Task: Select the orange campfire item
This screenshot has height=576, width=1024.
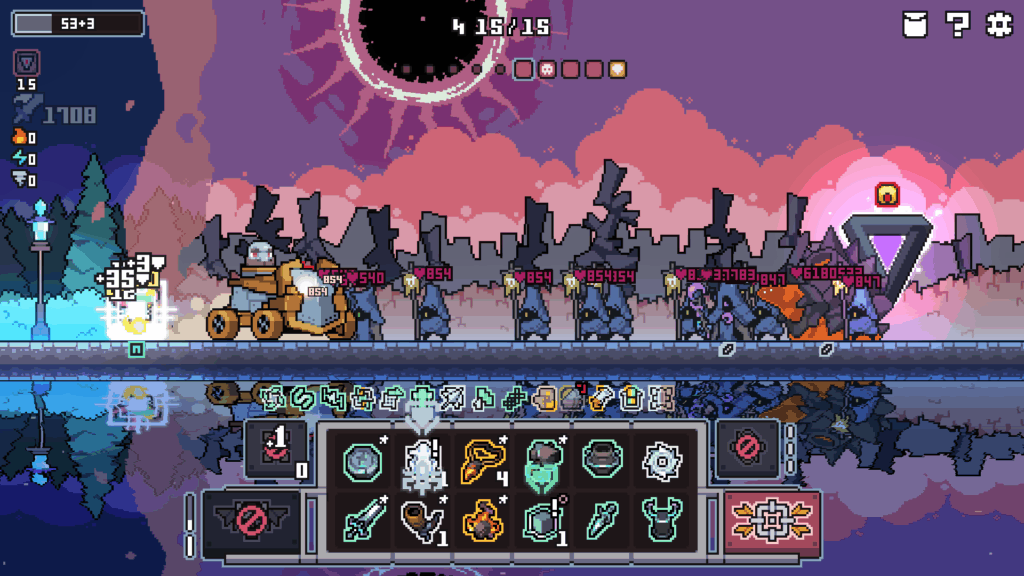Action: click(481, 521)
